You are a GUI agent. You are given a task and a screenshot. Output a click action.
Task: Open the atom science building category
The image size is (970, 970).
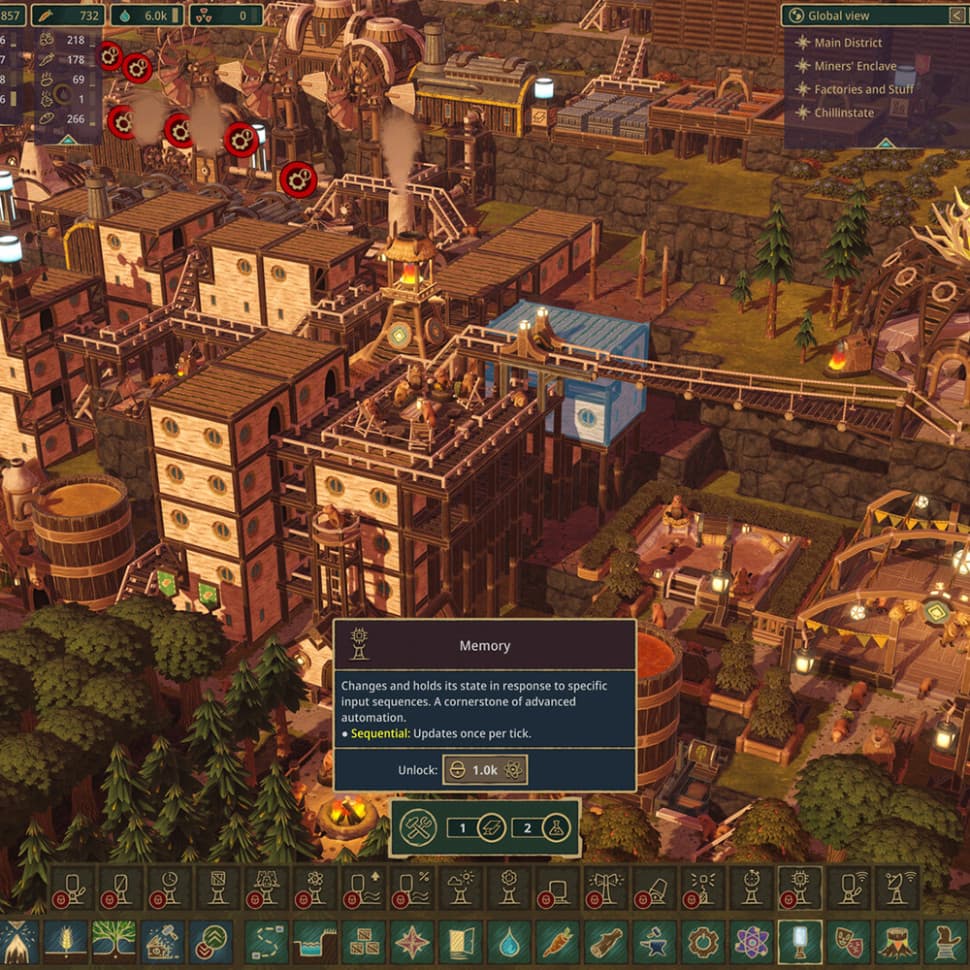pyautogui.click(x=751, y=942)
